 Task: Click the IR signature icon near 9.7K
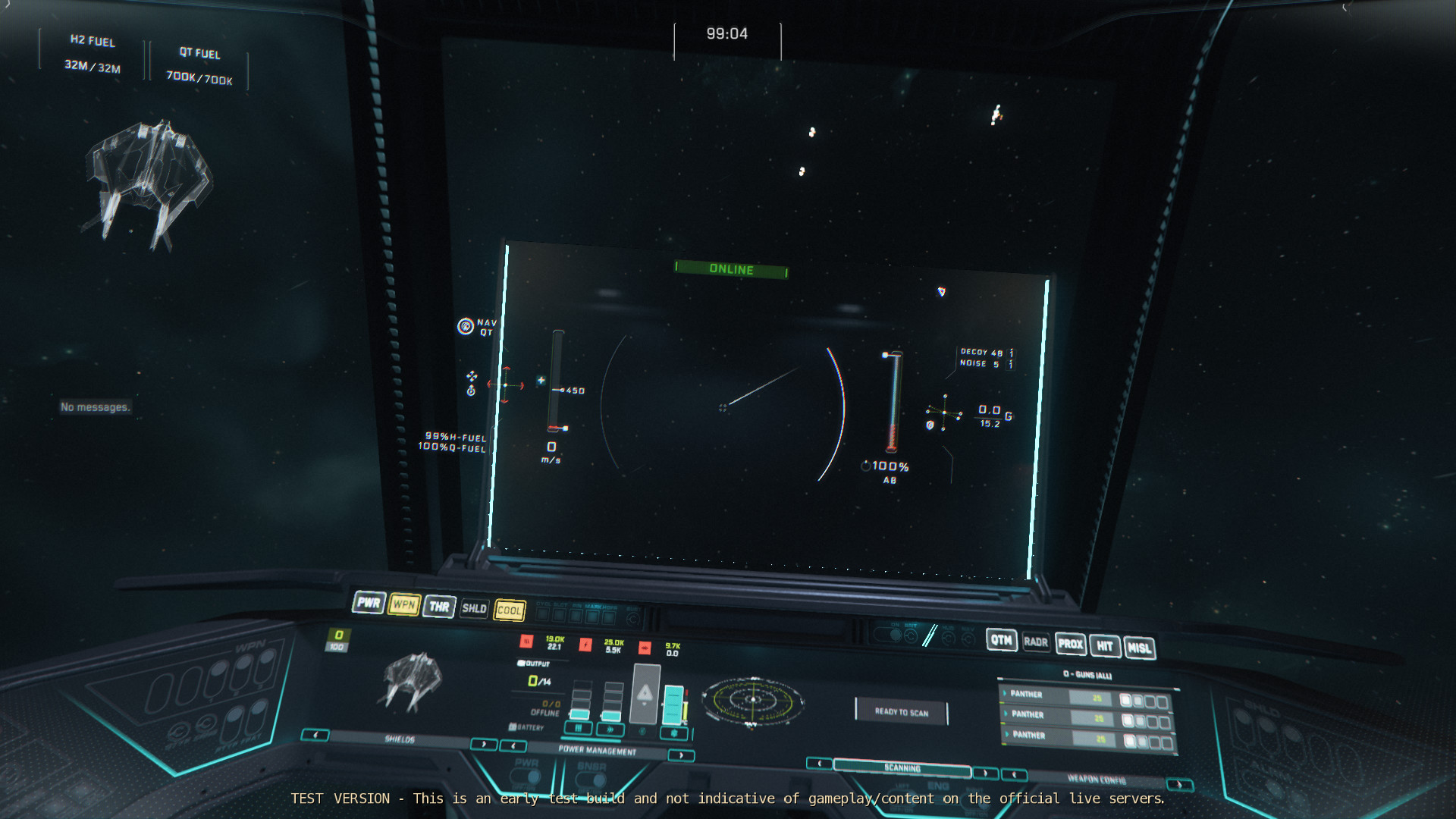point(645,648)
